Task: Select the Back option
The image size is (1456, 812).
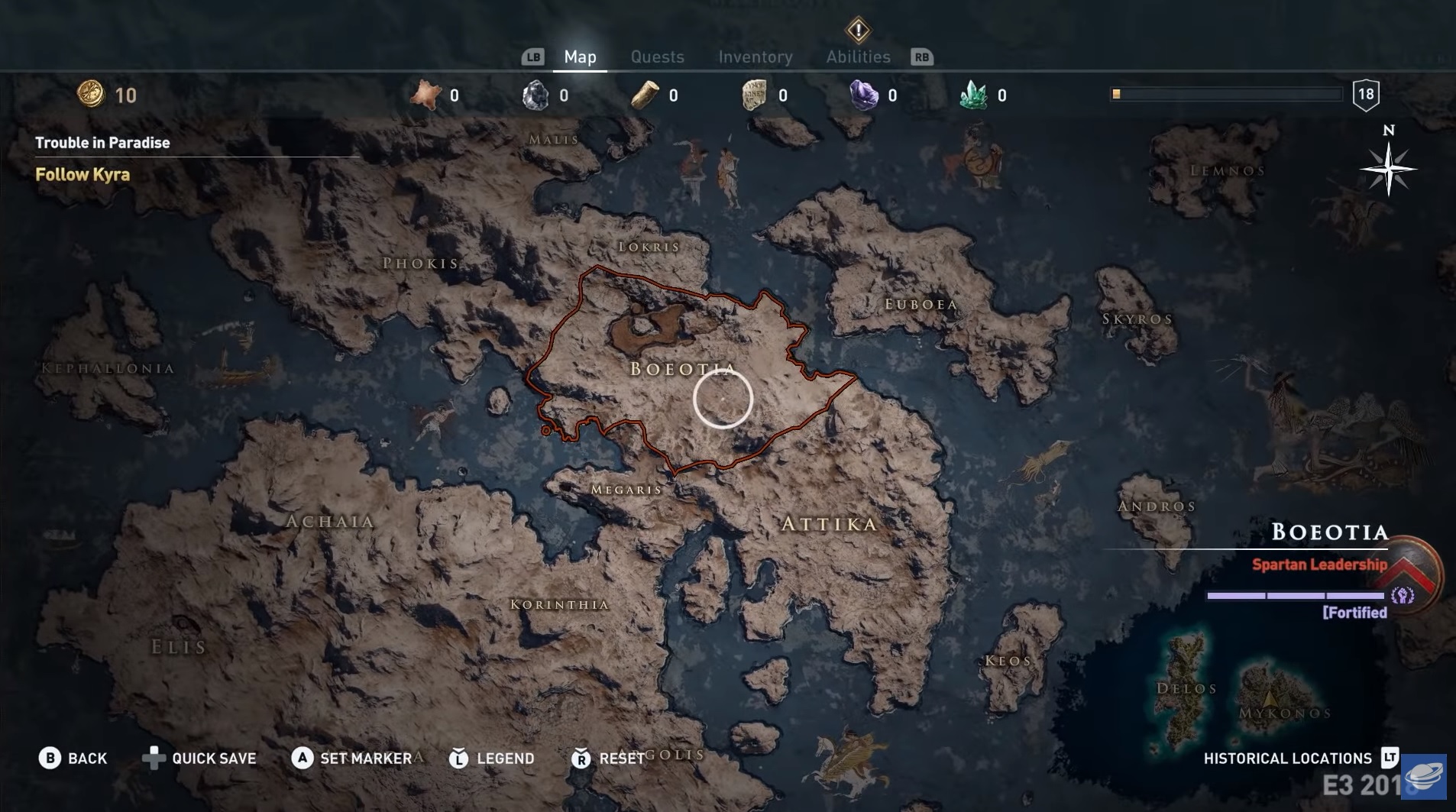Action: pyautogui.click(x=73, y=758)
